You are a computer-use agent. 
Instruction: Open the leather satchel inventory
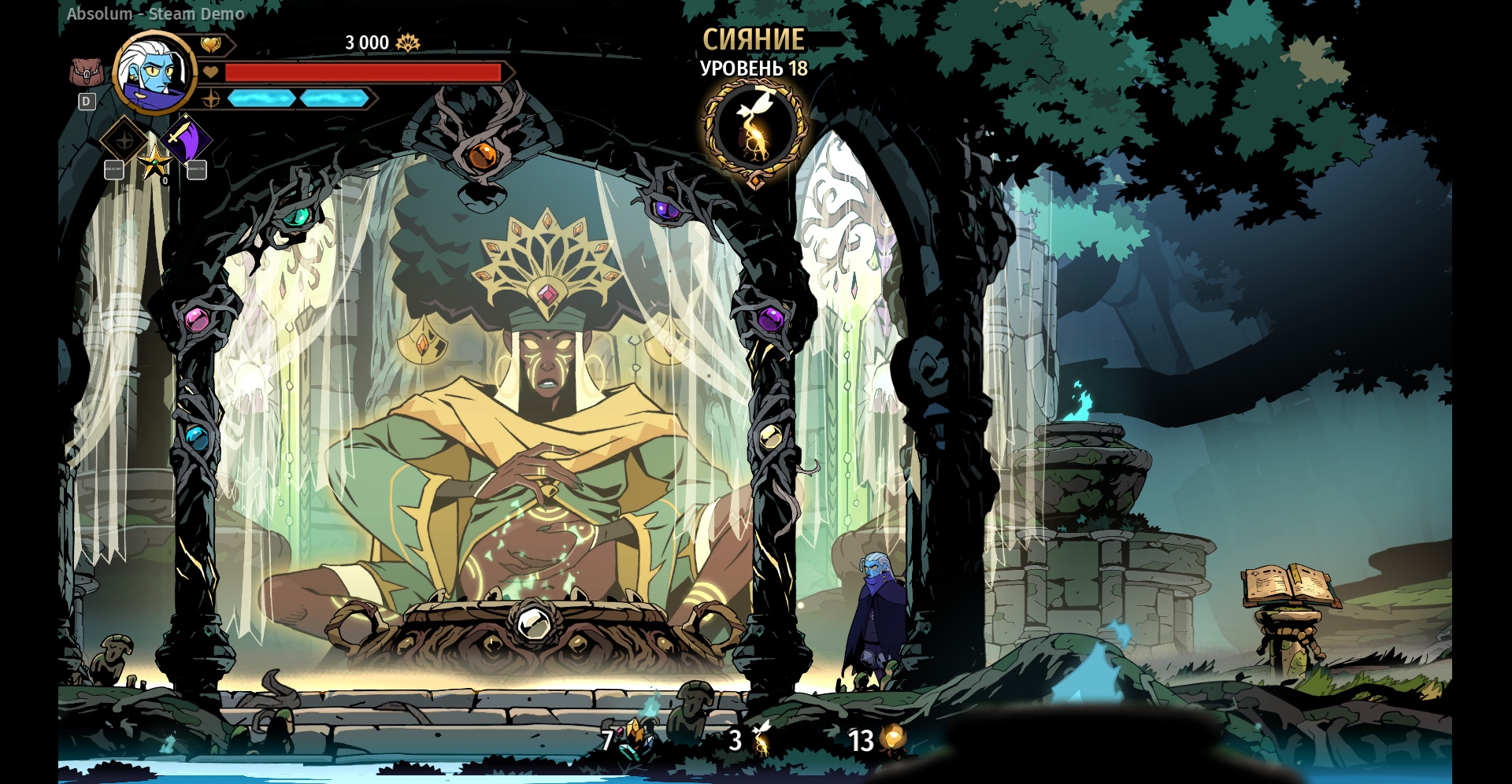[x=86, y=73]
